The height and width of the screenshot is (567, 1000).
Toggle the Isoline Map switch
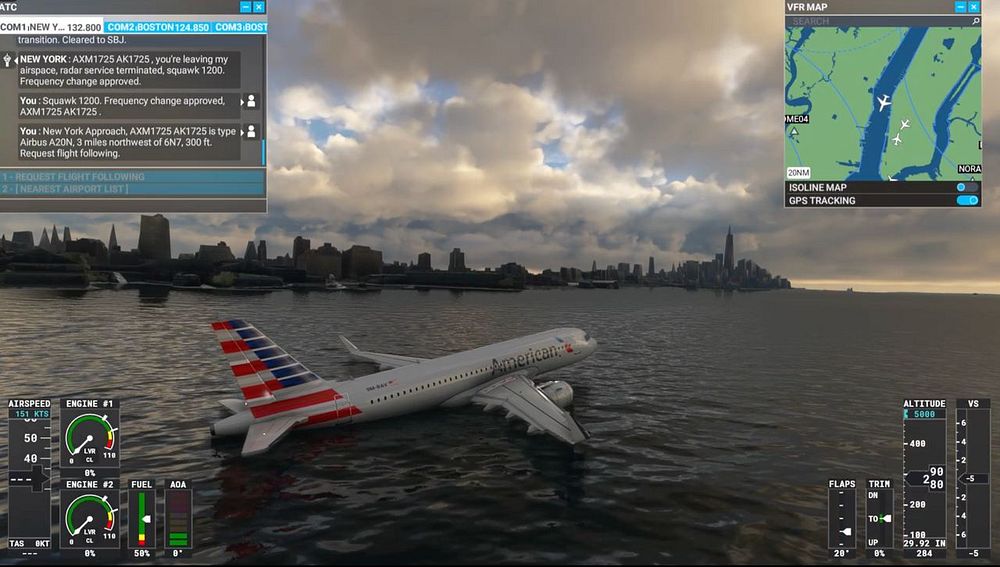967,187
